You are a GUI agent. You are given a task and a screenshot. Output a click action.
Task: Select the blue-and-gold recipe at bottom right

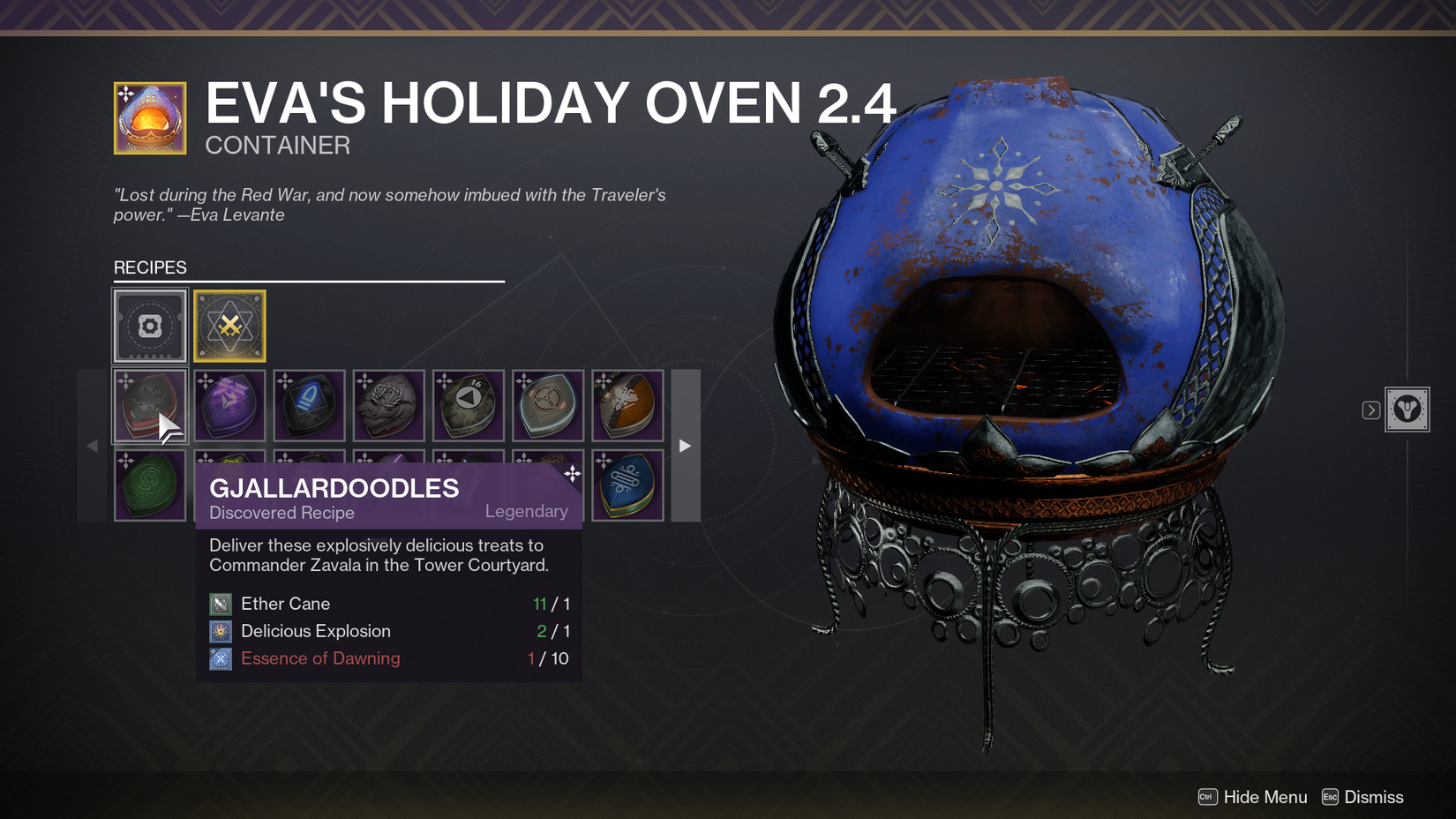(x=627, y=484)
